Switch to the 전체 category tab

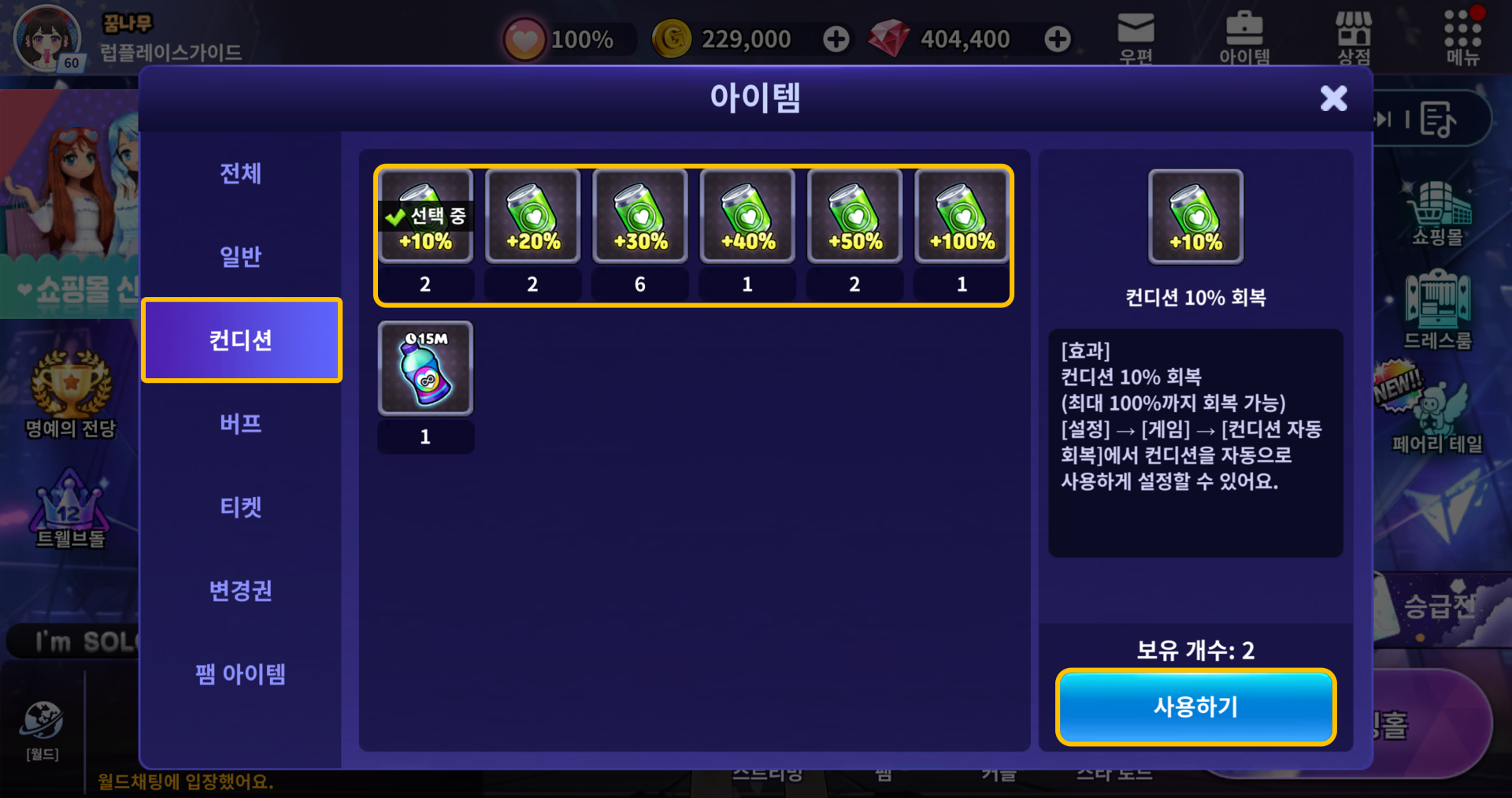coord(240,173)
